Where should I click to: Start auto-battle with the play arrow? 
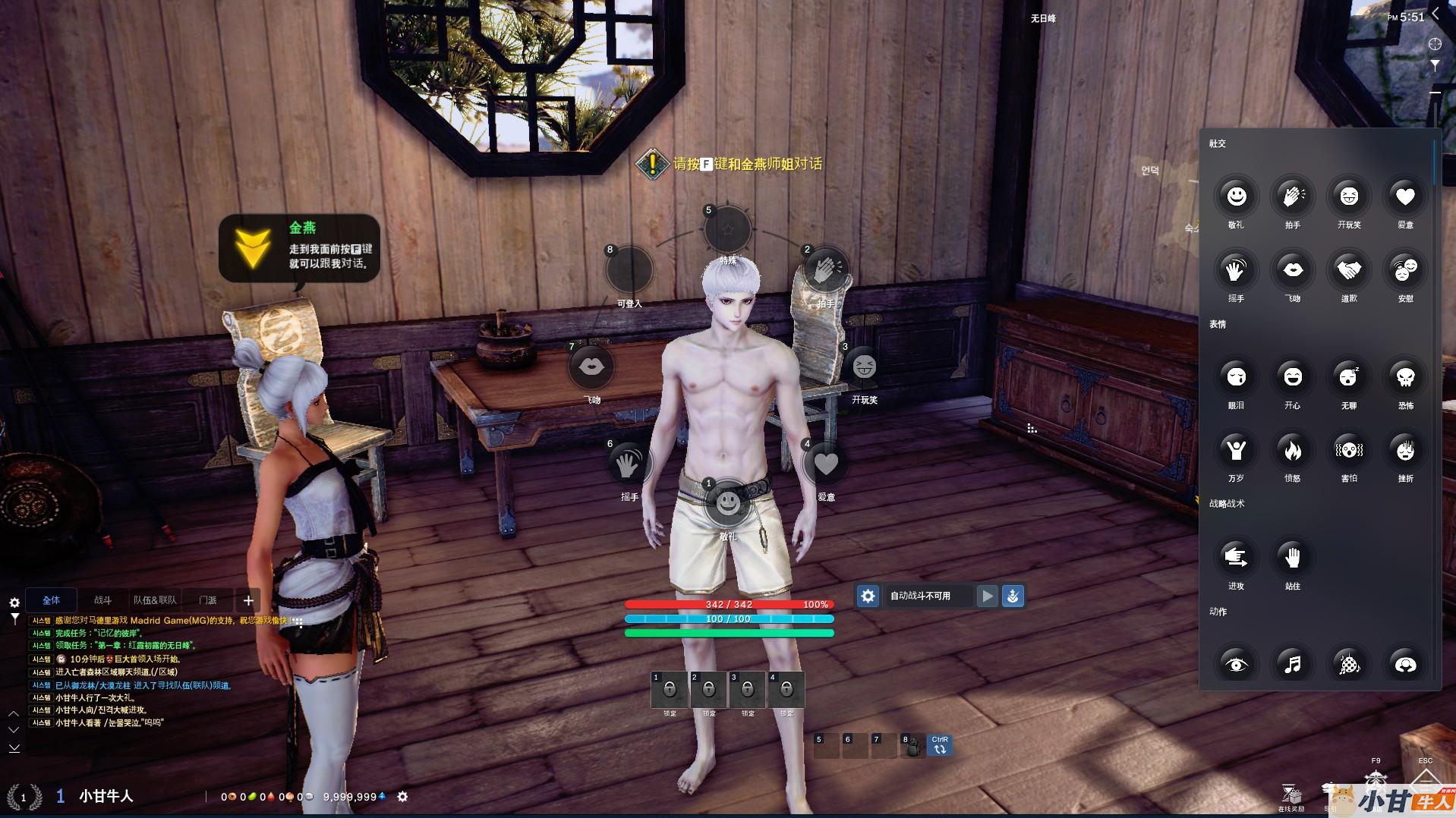click(987, 596)
